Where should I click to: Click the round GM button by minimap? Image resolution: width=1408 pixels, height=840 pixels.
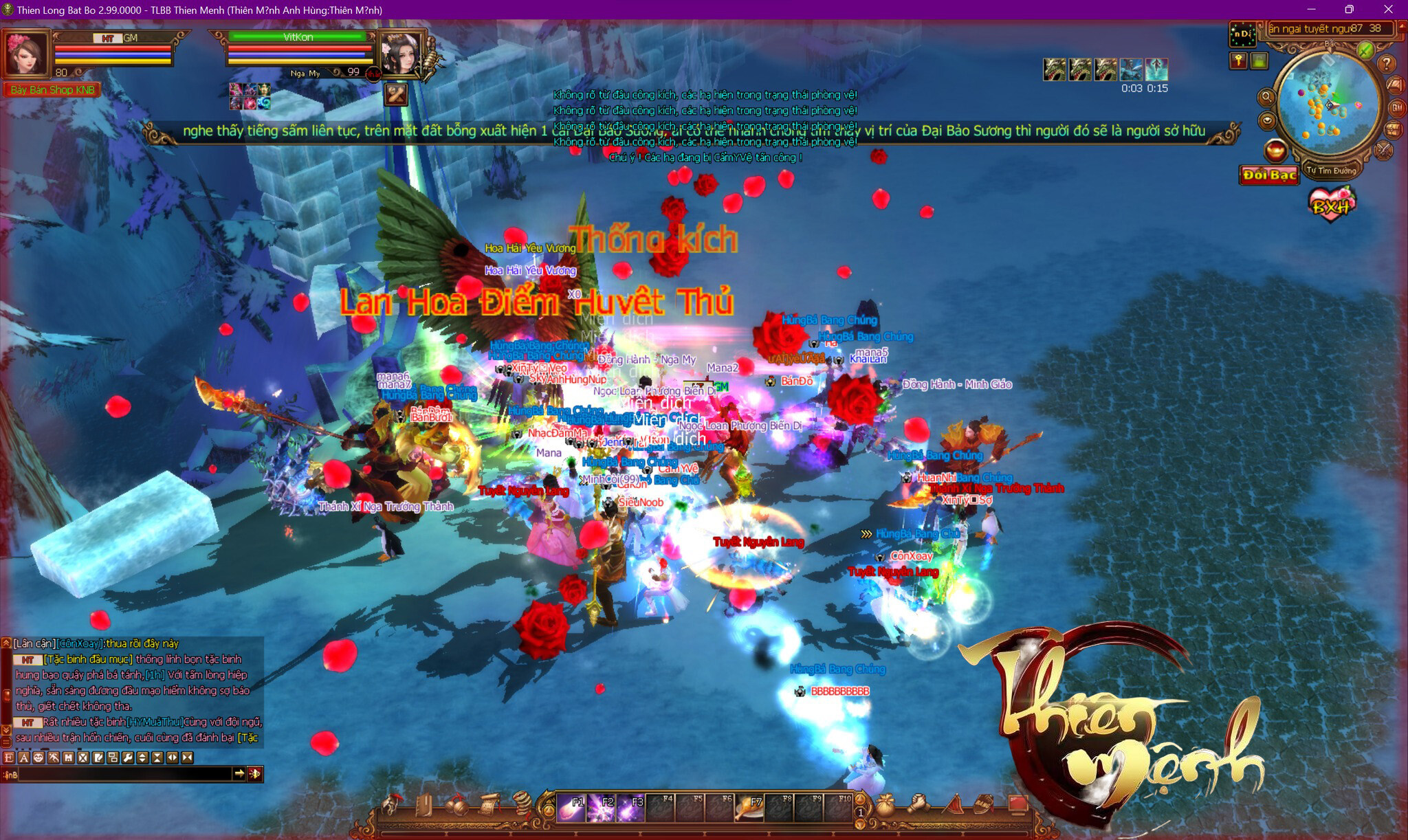(1397, 108)
